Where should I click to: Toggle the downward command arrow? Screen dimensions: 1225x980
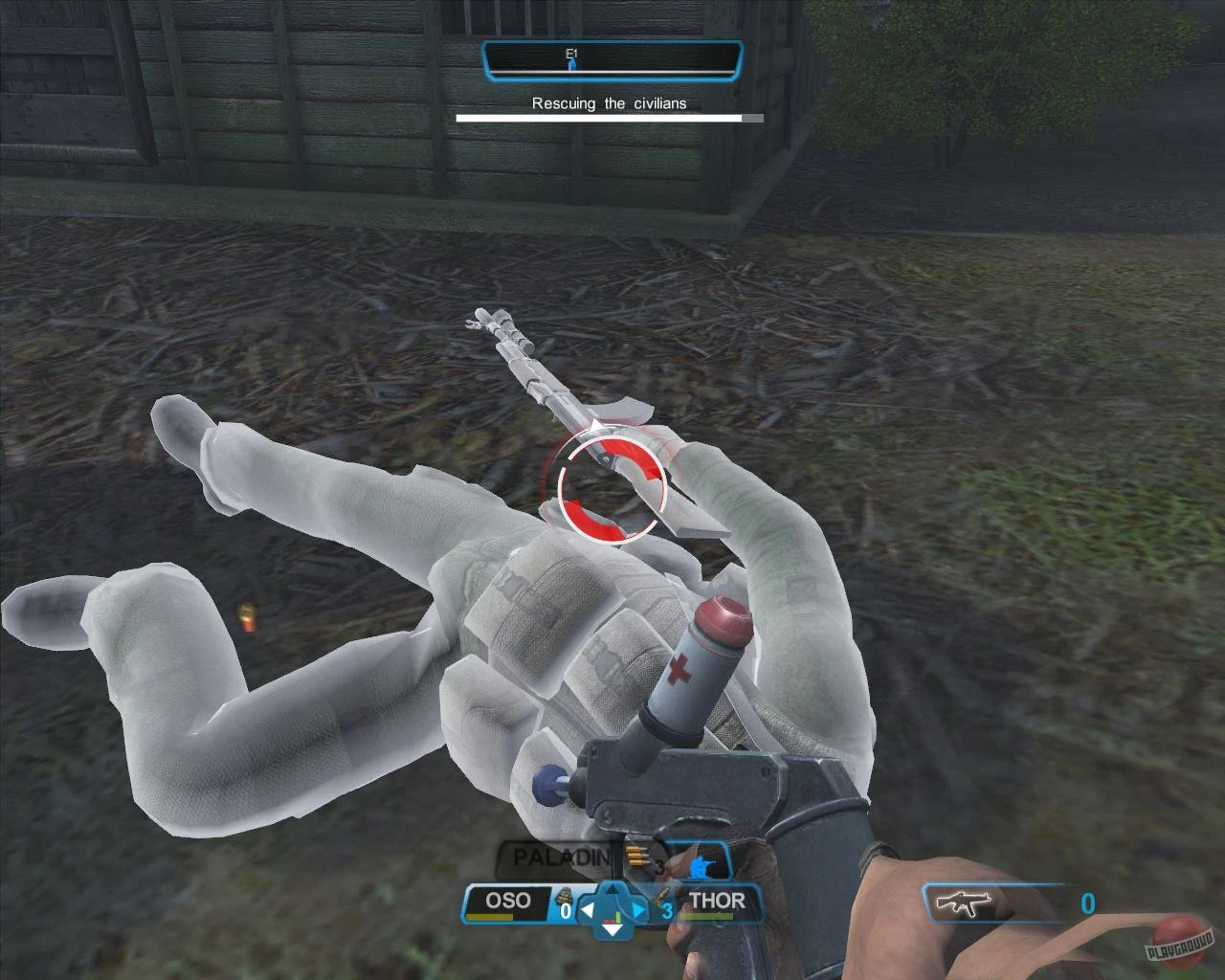(x=612, y=930)
